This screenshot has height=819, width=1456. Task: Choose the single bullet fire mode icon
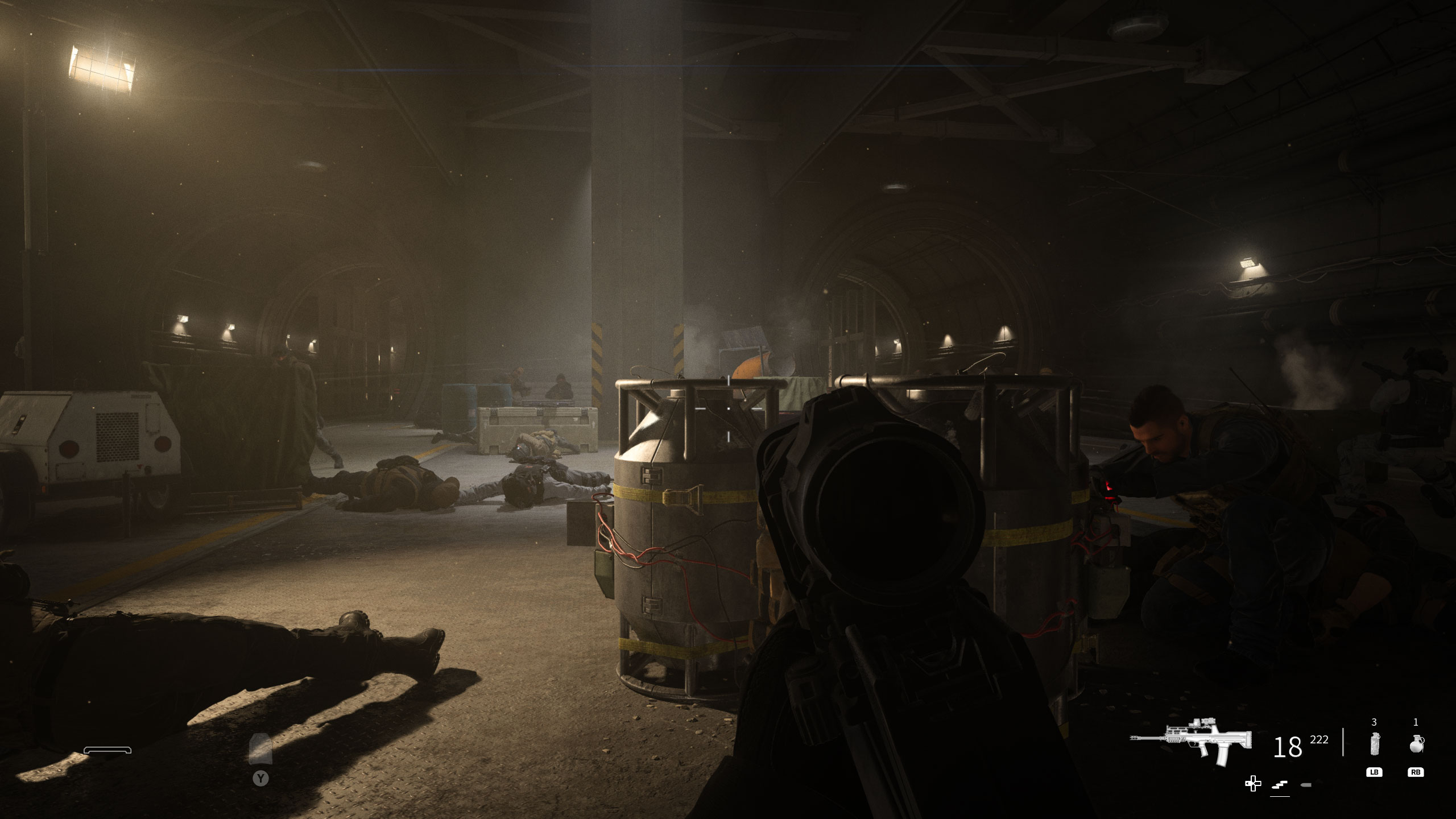[x=1306, y=785]
